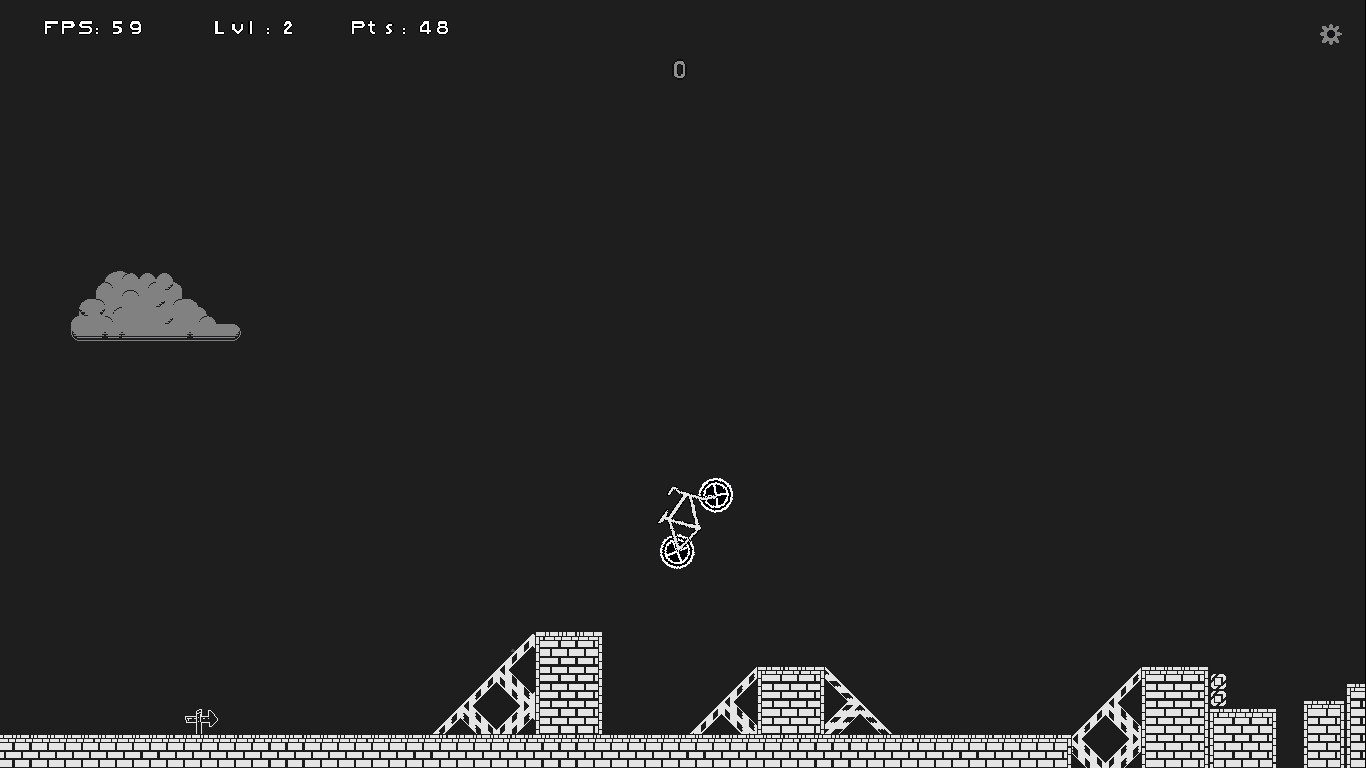Image resolution: width=1366 pixels, height=768 pixels.
Task: Click the FPS counter in the HUD
Action: [93, 27]
